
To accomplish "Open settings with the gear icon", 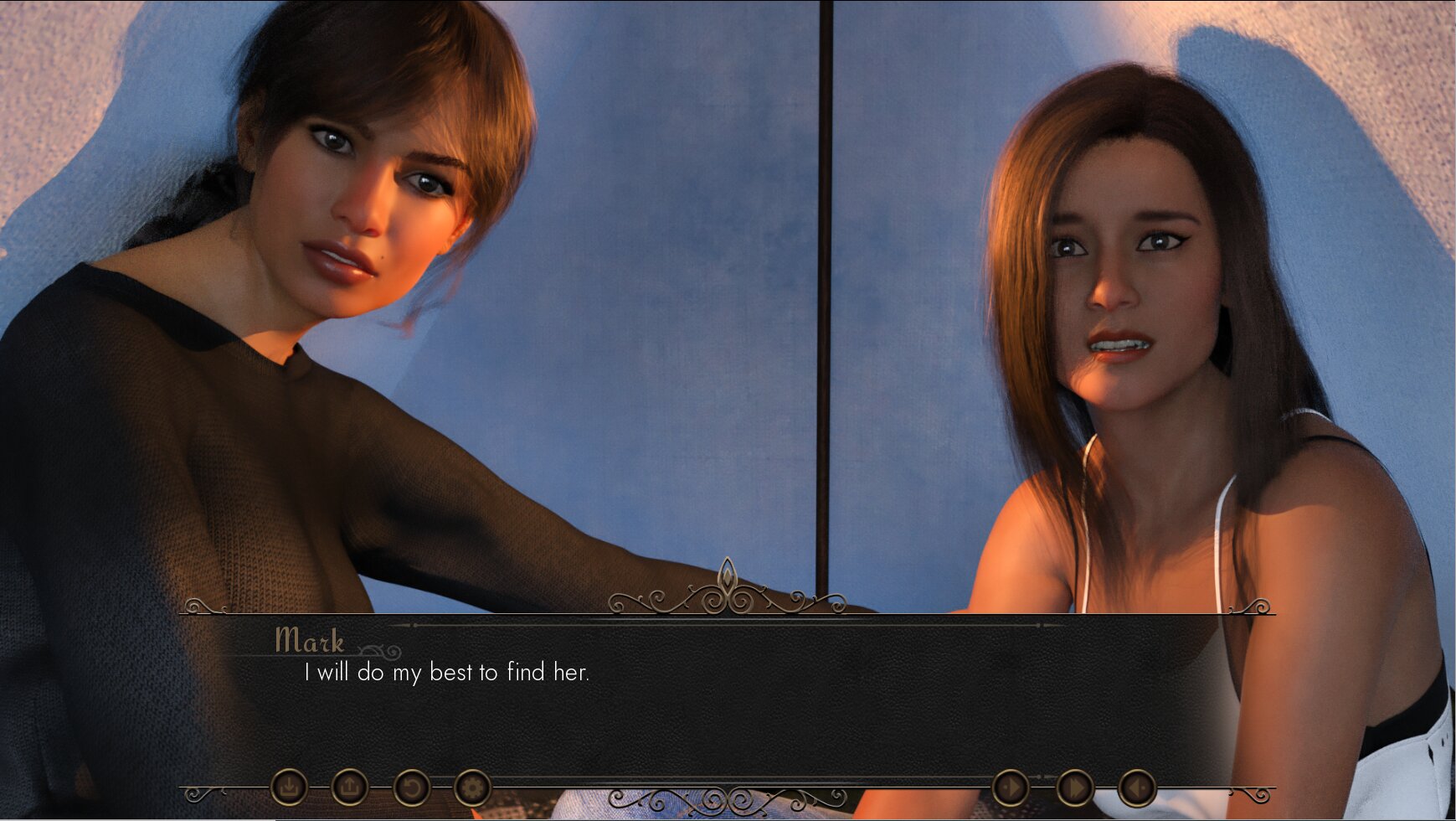I will pos(472,787).
